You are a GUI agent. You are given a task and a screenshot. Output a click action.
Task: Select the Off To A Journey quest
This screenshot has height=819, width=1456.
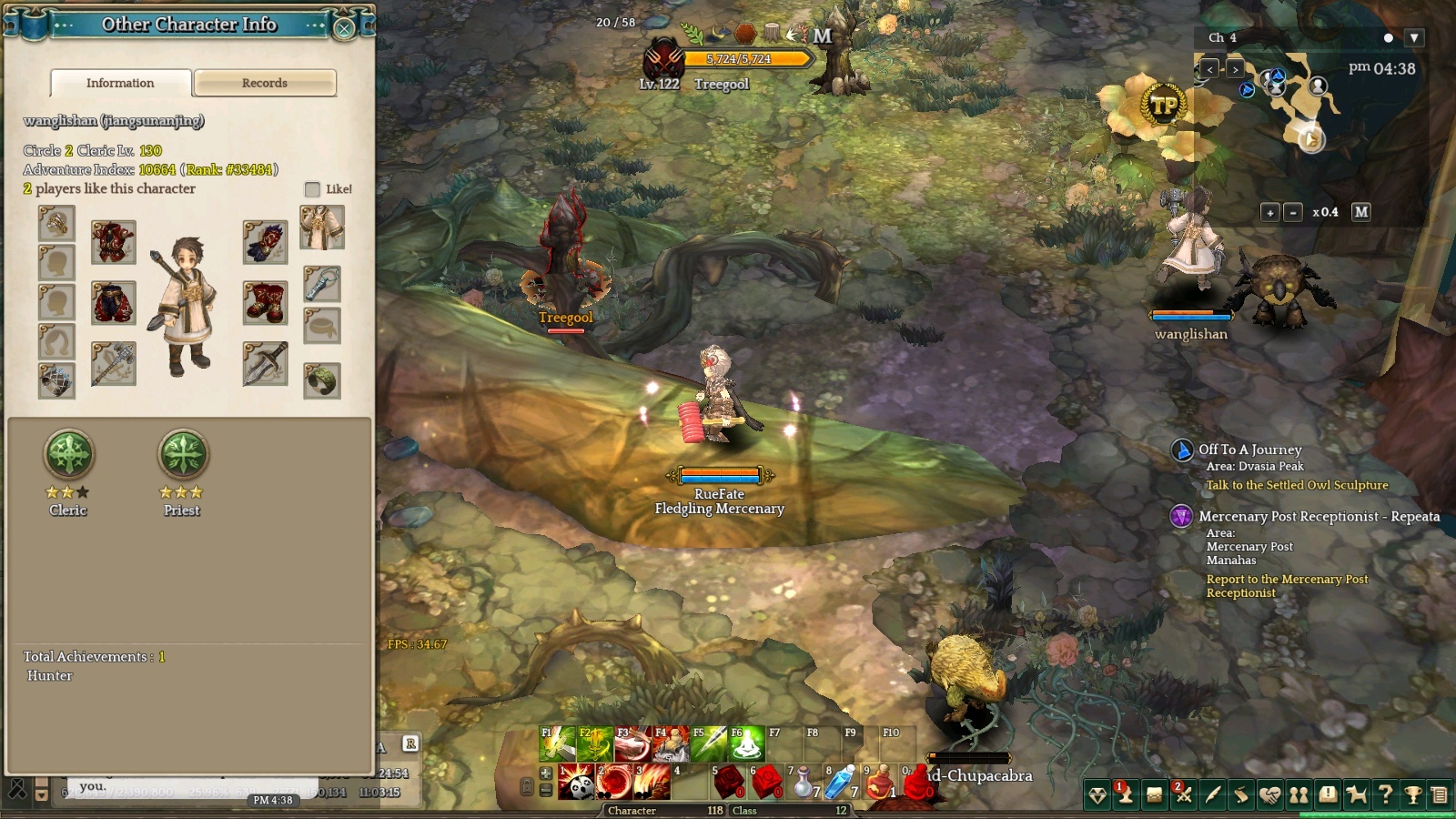tap(1249, 450)
